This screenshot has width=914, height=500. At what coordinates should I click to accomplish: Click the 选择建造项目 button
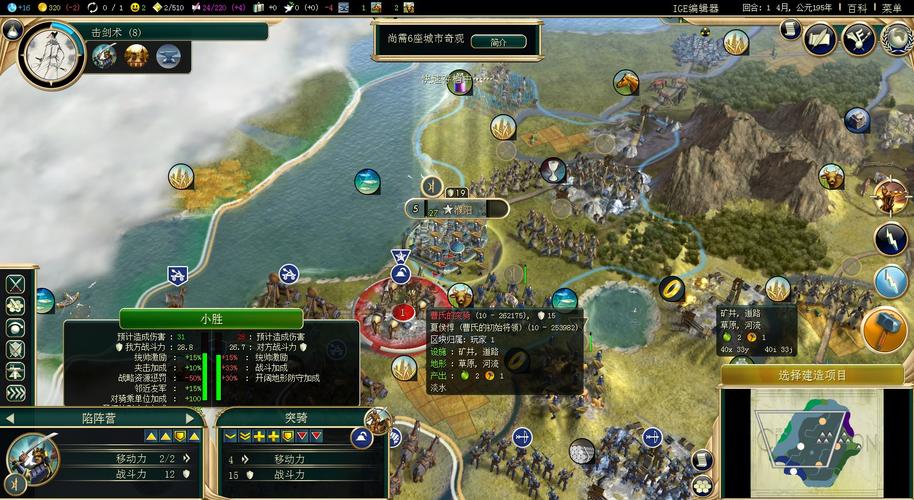812,375
